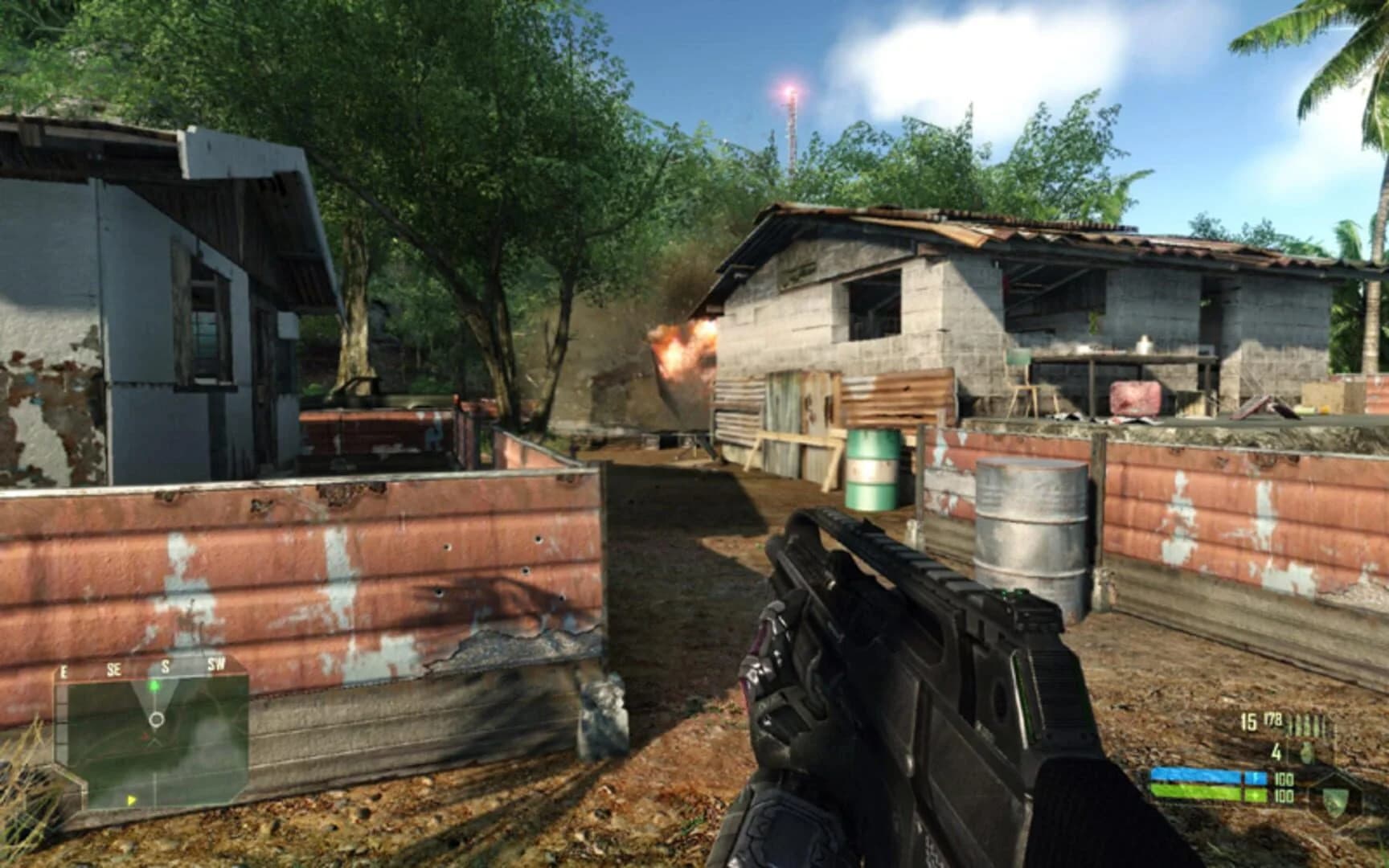Image resolution: width=1389 pixels, height=868 pixels.
Task: Select the SW heading on the compass strip
Action: (x=216, y=664)
